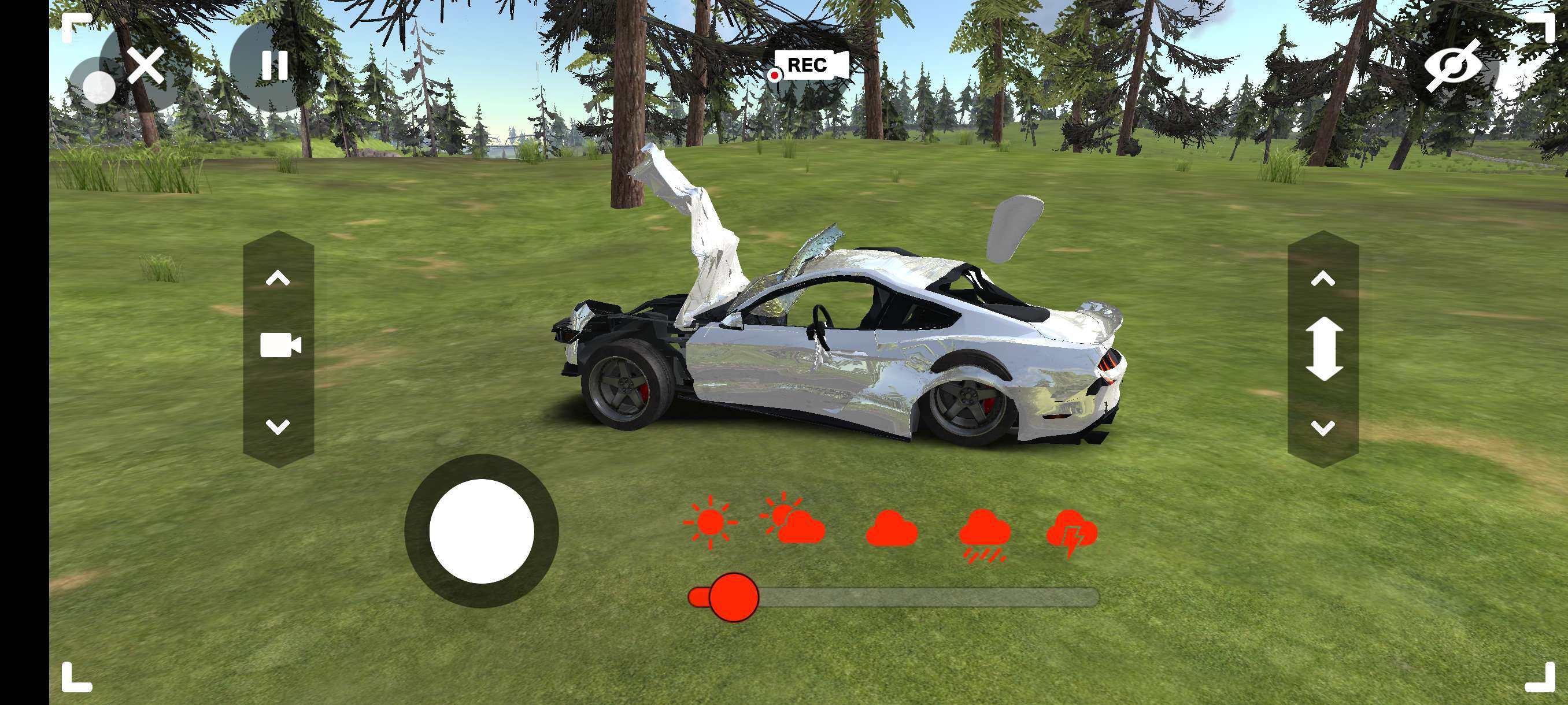This screenshot has height=705, width=1568.
Task: Tap the video camera icon
Action: 280,345
